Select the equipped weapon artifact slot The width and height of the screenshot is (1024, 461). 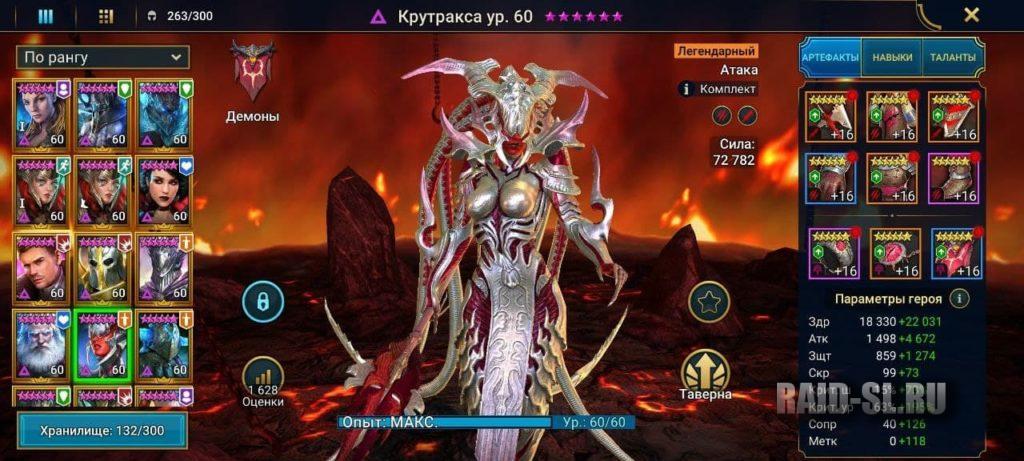coord(830,117)
